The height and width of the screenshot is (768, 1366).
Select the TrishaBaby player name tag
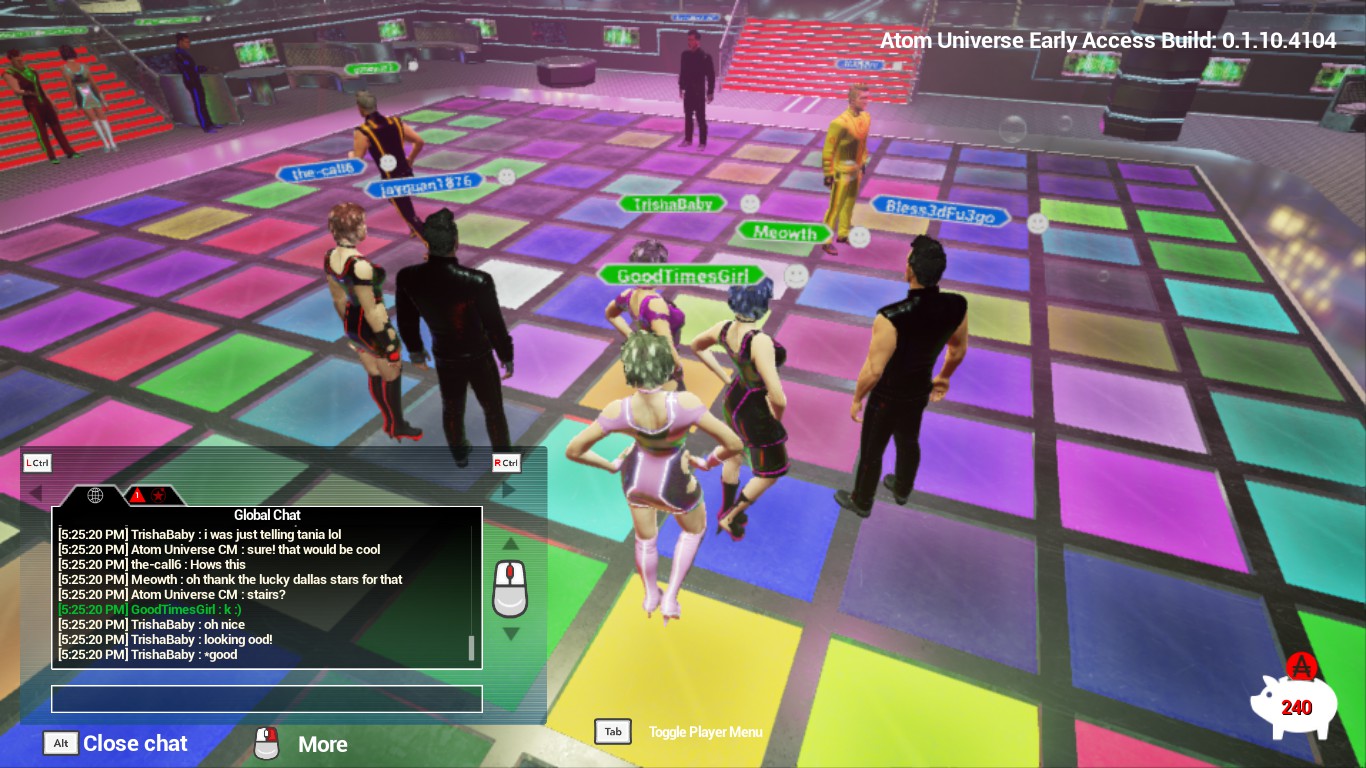672,204
